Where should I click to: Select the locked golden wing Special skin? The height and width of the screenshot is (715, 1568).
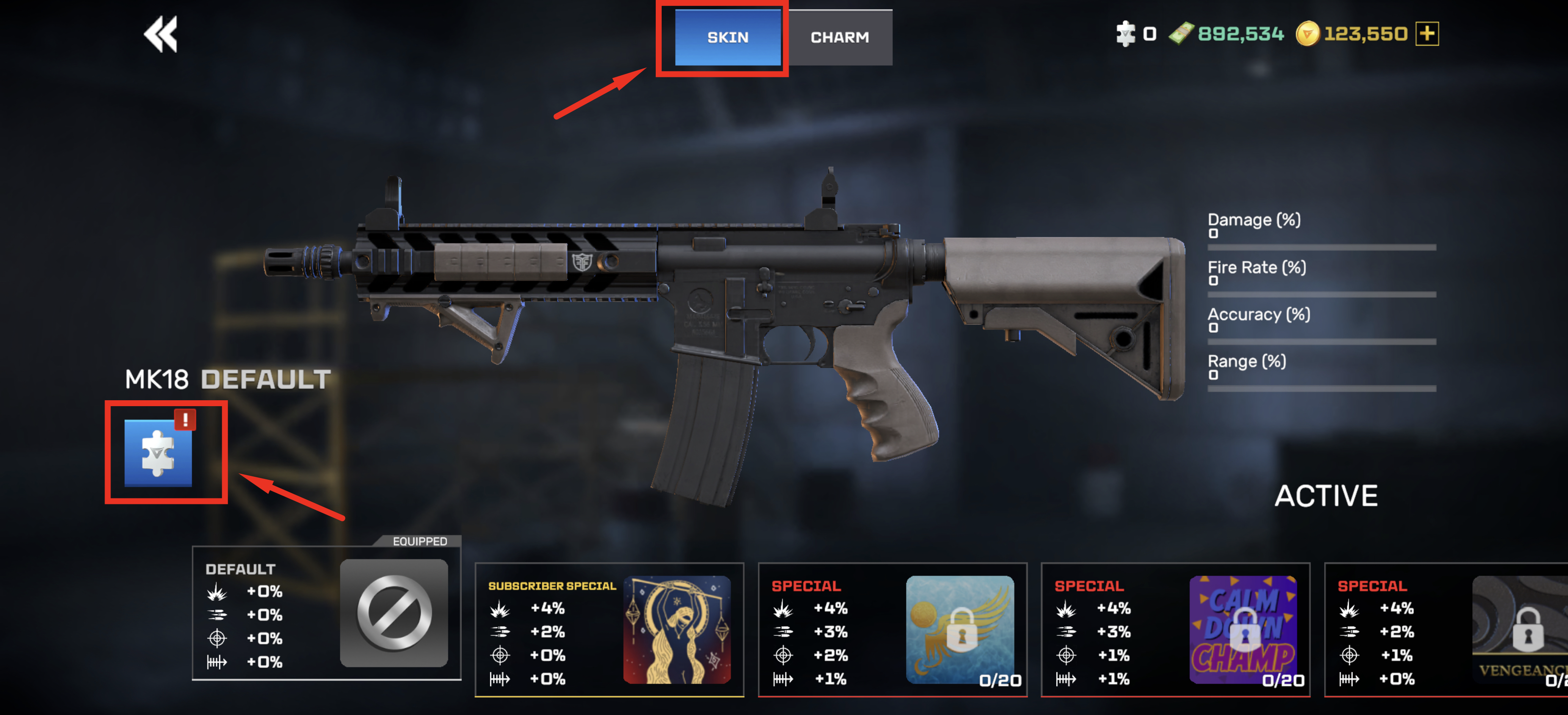pyautogui.click(x=892, y=629)
